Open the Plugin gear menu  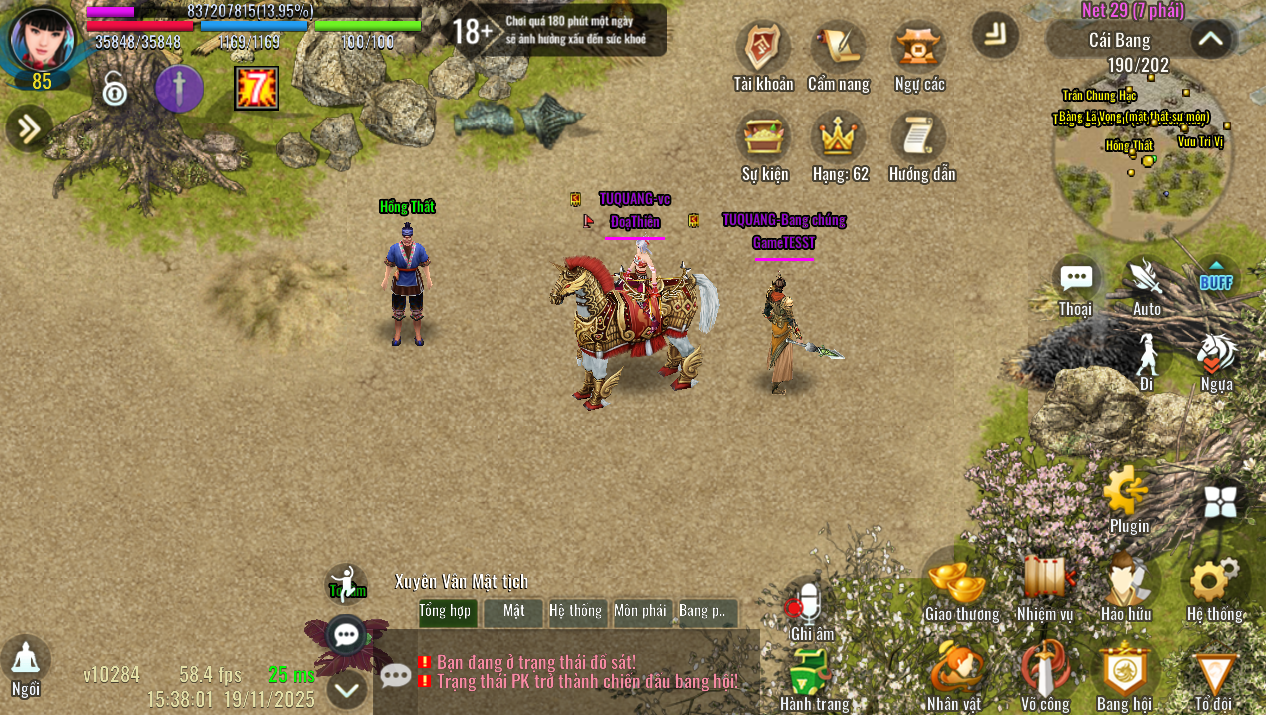(1128, 491)
